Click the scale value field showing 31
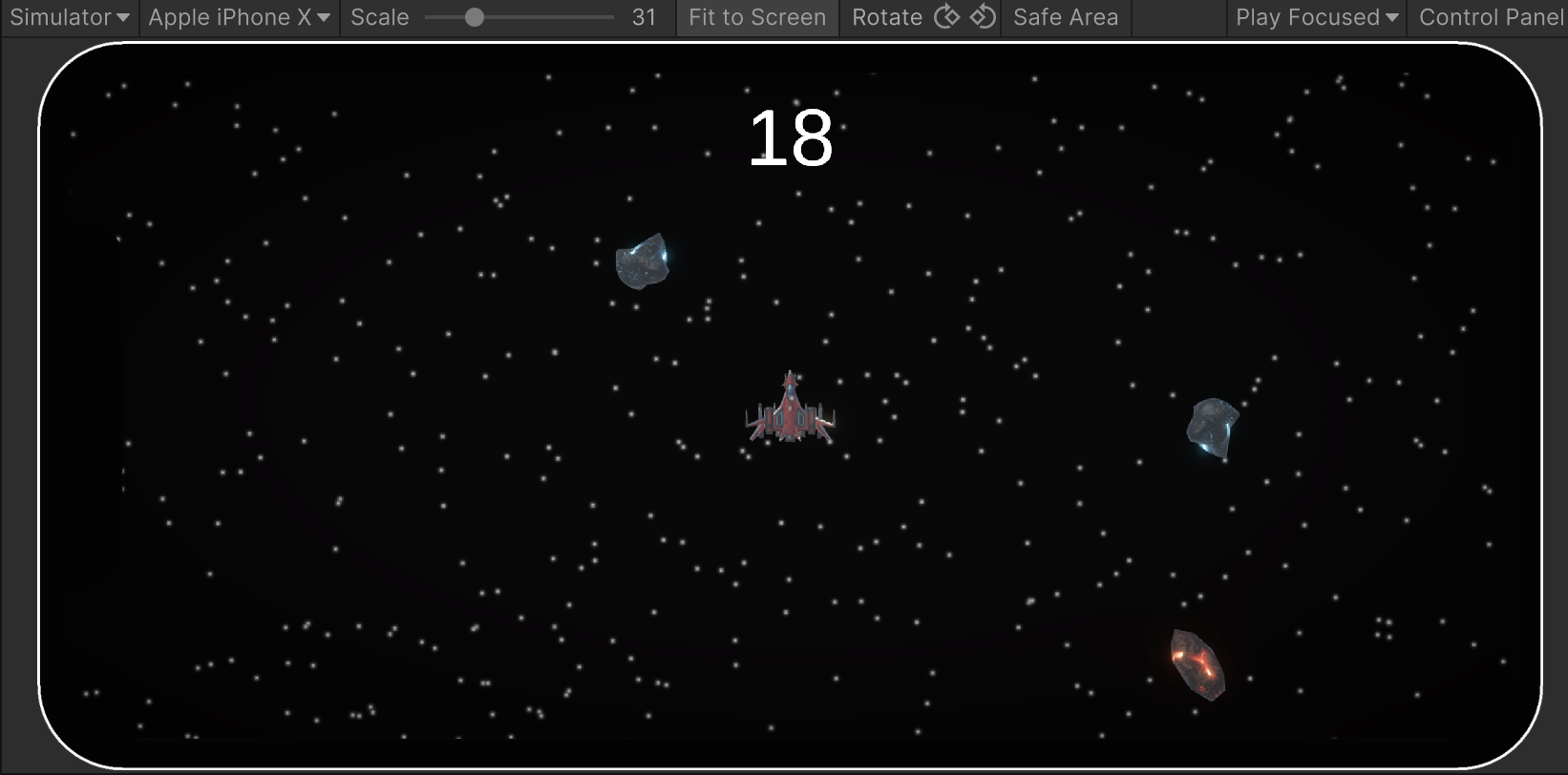 [645, 16]
